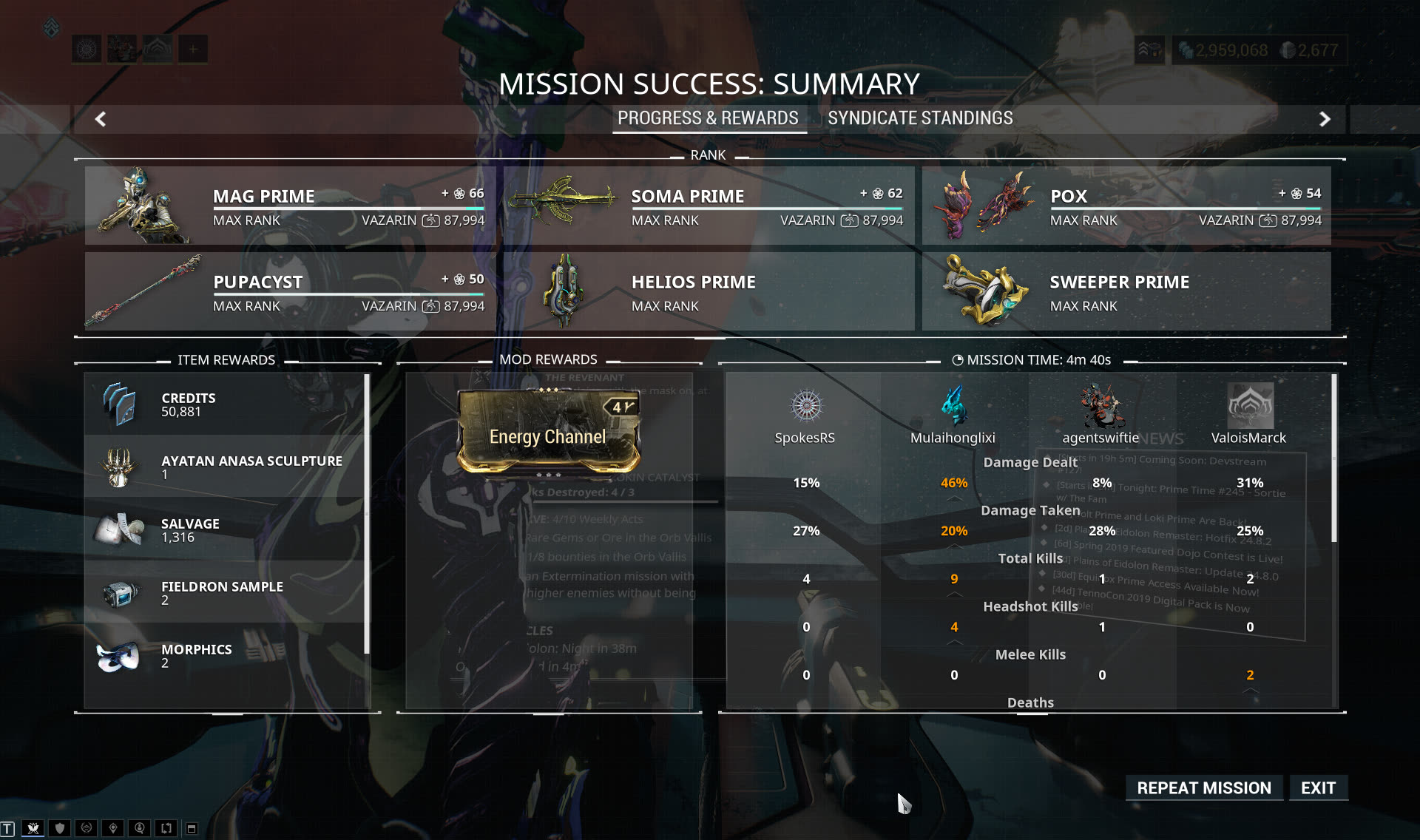Go to the next summary page arrow

click(1325, 119)
